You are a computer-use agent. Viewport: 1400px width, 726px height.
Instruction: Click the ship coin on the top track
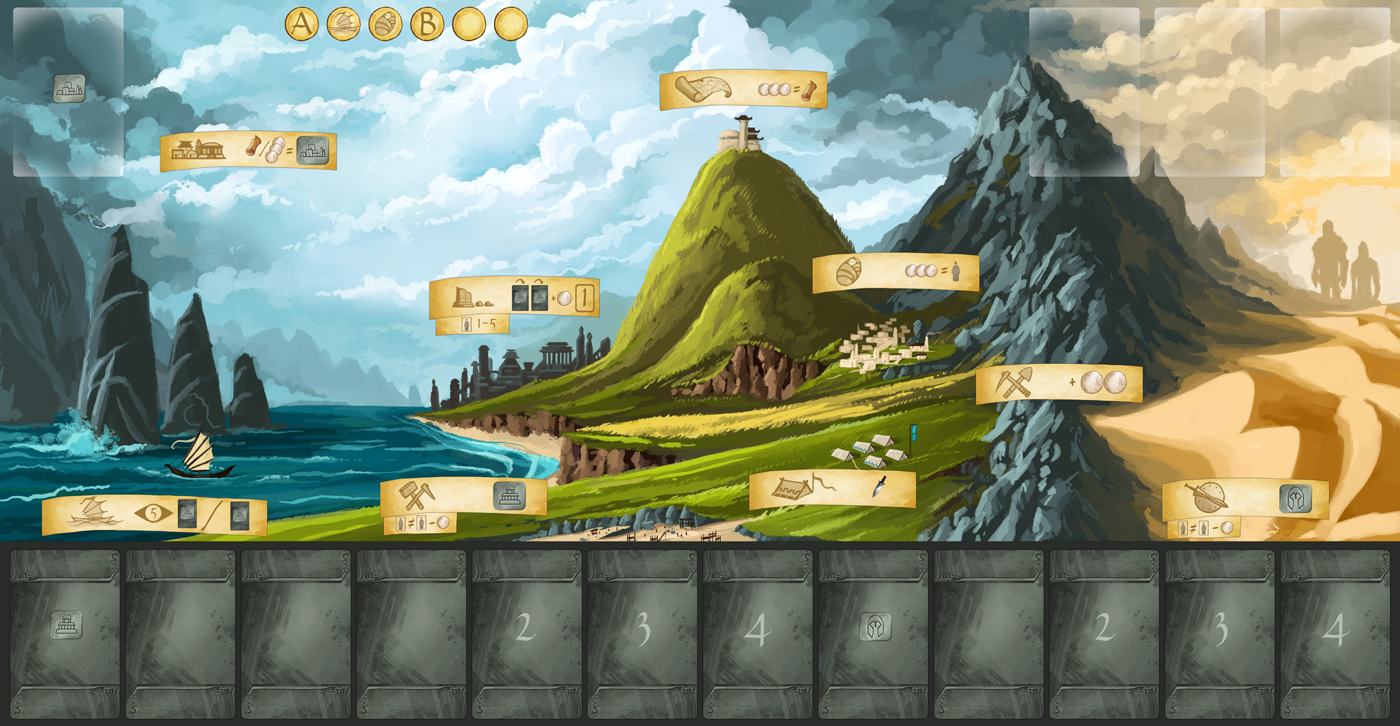344,24
